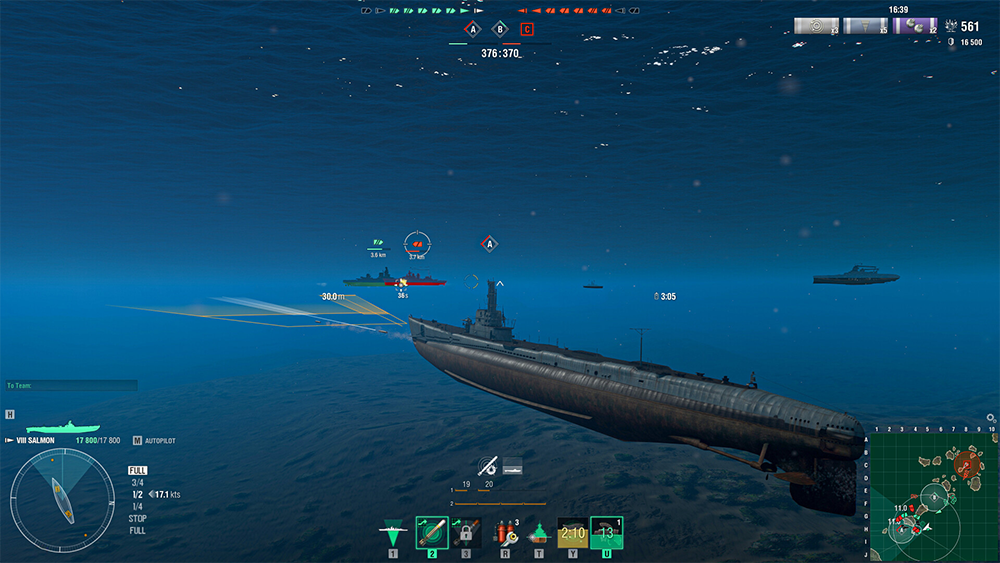Viewport: 1000px width, 563px height.
Task: Select the acoustic homing torpedo slot
Action: click(x=431, y=532)
